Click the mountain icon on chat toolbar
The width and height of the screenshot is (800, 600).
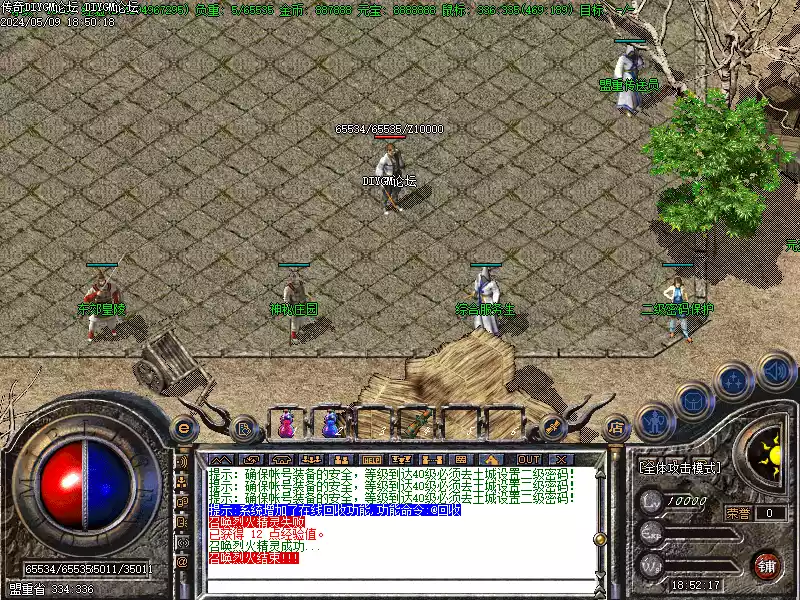(219, 459)
